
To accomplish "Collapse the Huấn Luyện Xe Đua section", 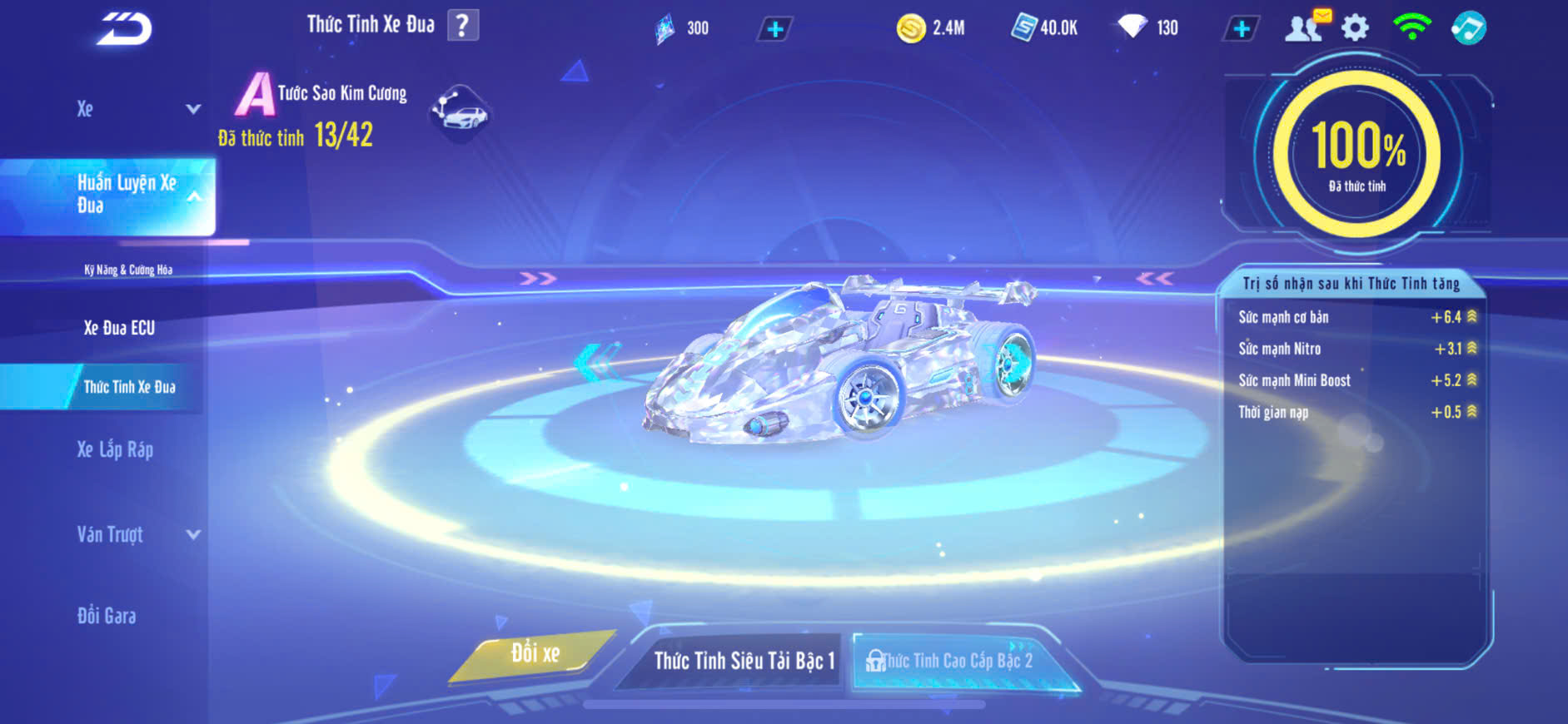I will point(194,196).
